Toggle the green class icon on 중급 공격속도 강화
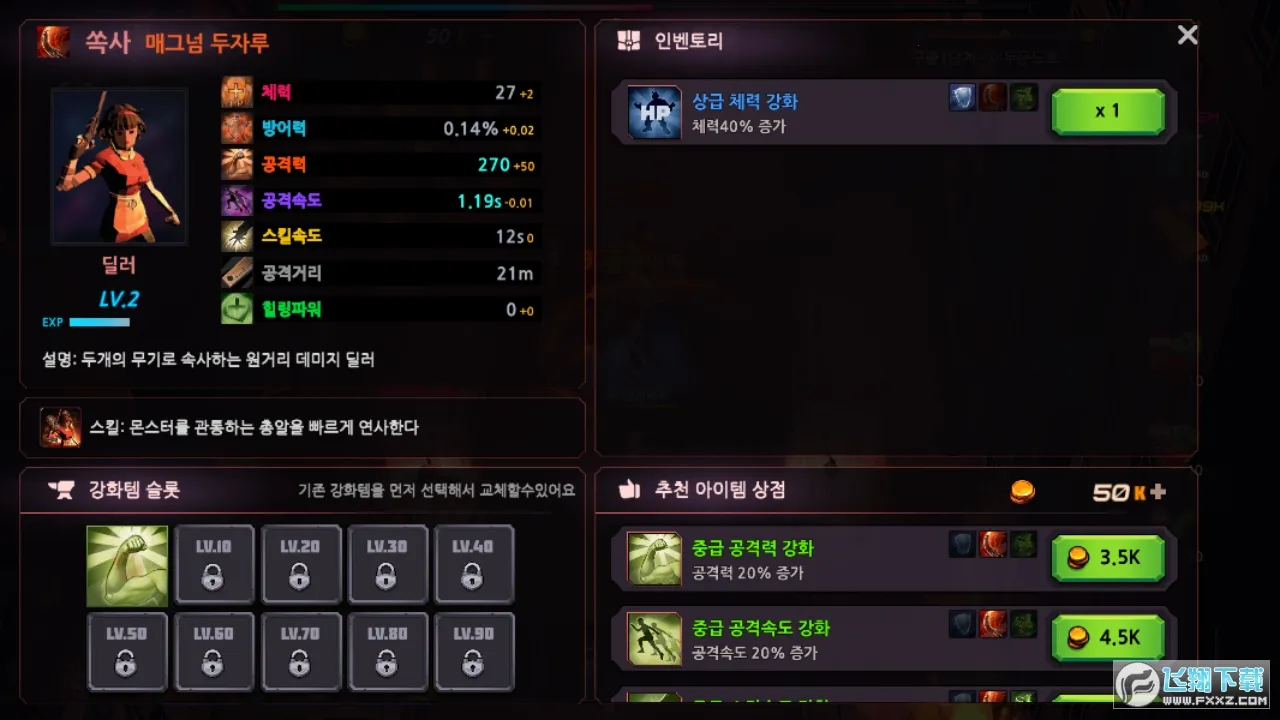Image resolution: width=1280 pixels, height=720 pixels. (x=1023, y=625)
